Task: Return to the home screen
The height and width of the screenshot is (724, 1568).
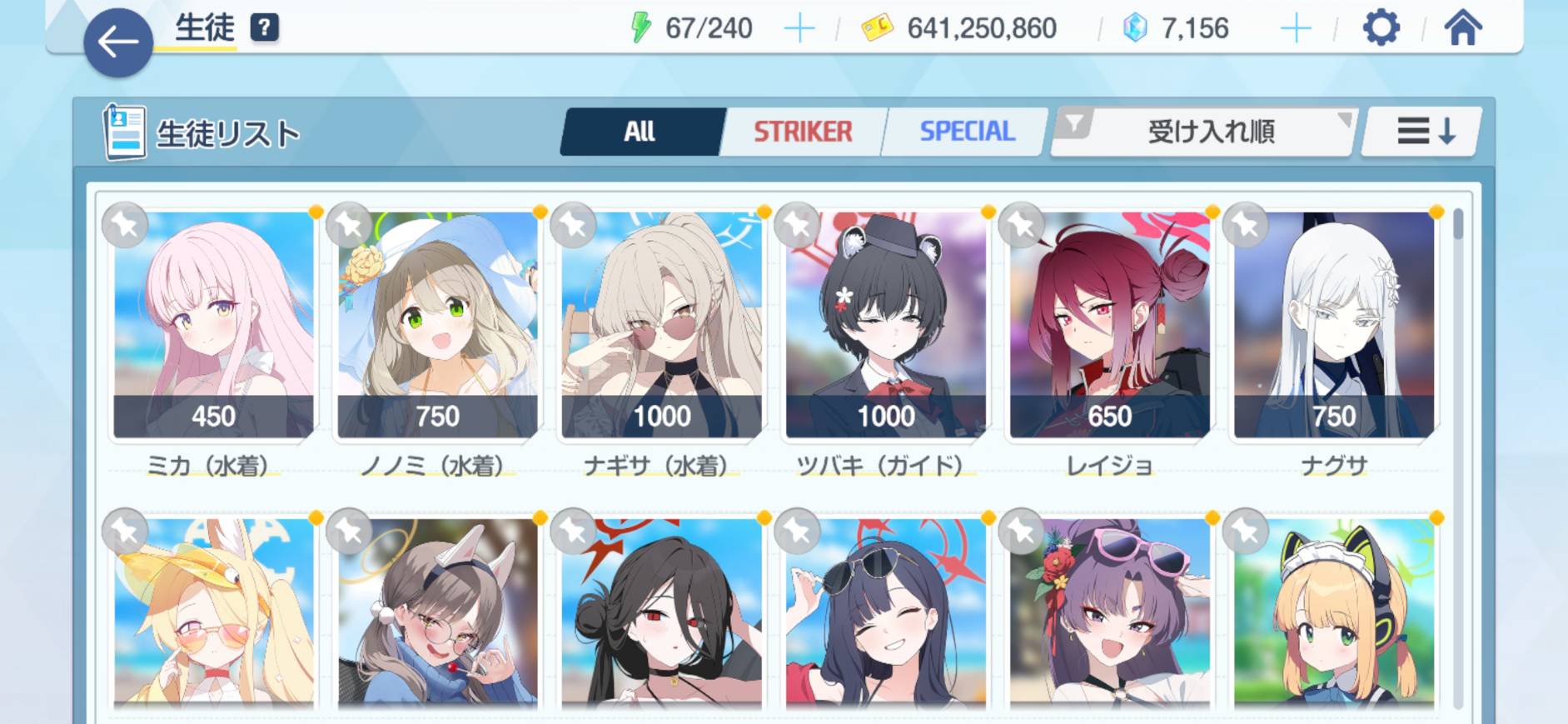Action: (x=1462, y=29)
